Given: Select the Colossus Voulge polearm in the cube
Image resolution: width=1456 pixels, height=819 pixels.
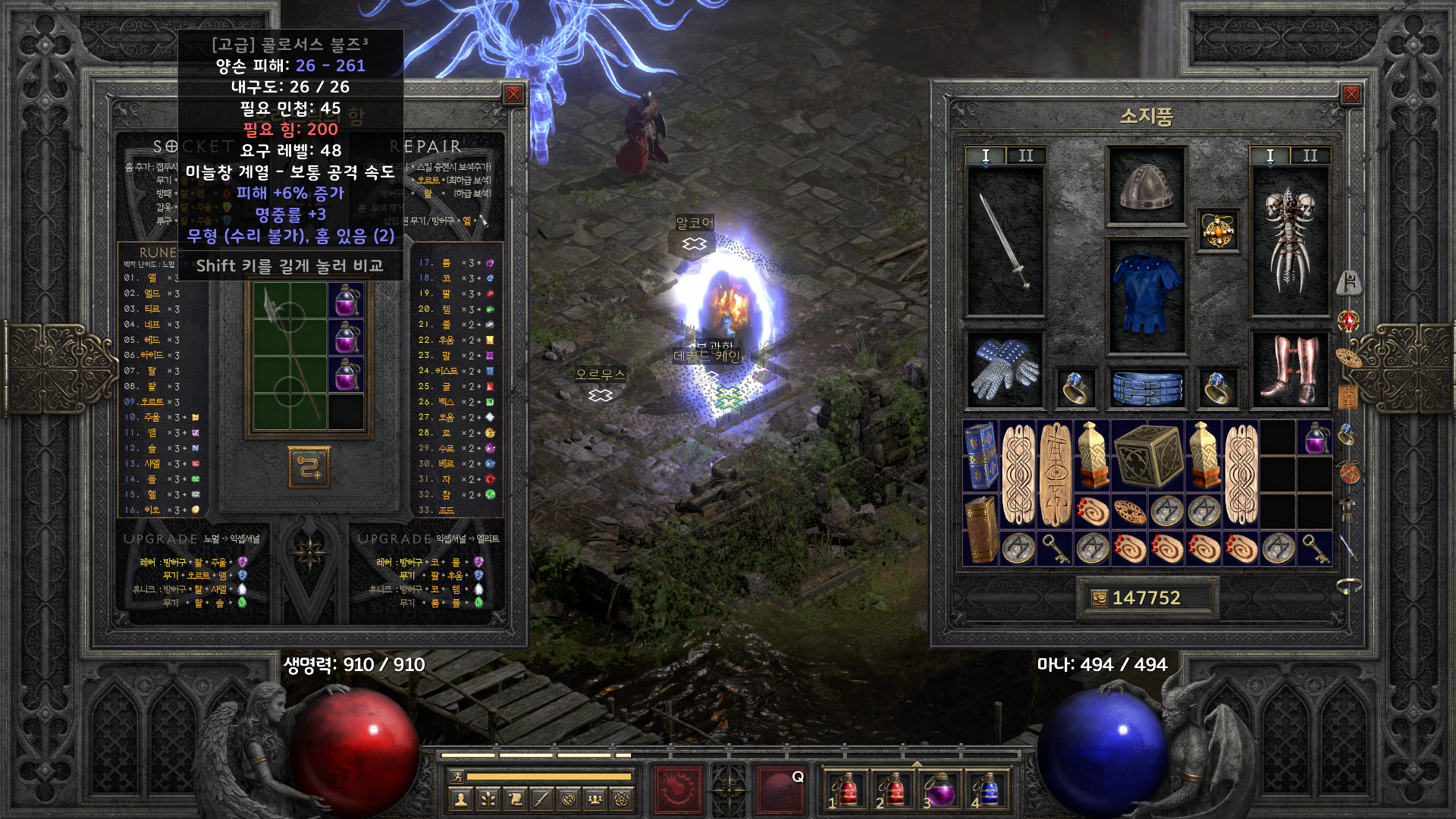Looking at the screenshot, I should pyautogui.click(x=289, y=355).
